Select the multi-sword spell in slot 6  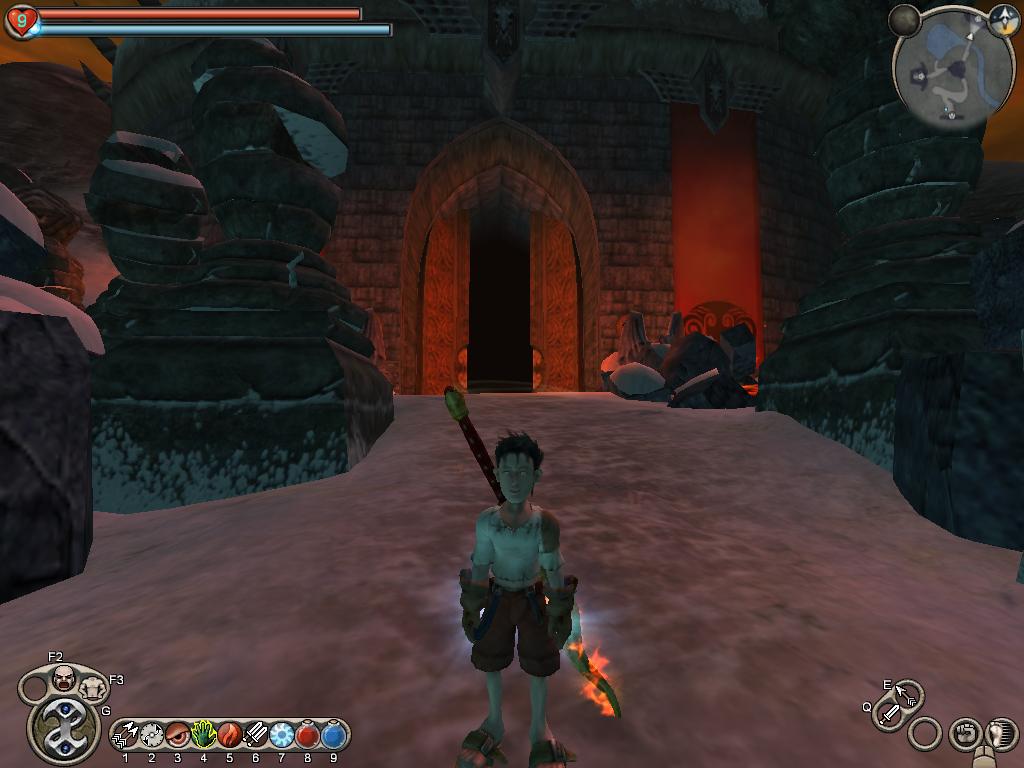coord(256,736)
